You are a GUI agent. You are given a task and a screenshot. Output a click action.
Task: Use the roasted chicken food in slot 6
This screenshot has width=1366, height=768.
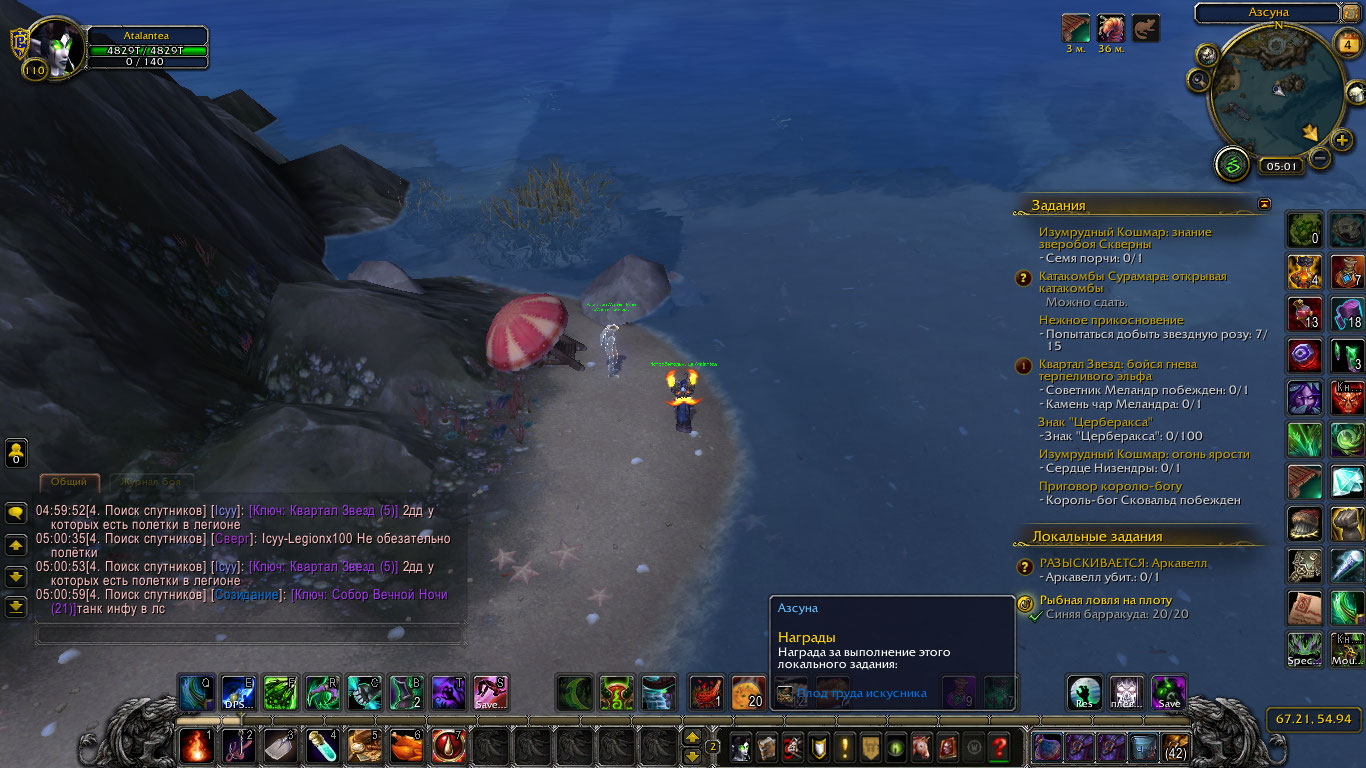pos(406,745)
